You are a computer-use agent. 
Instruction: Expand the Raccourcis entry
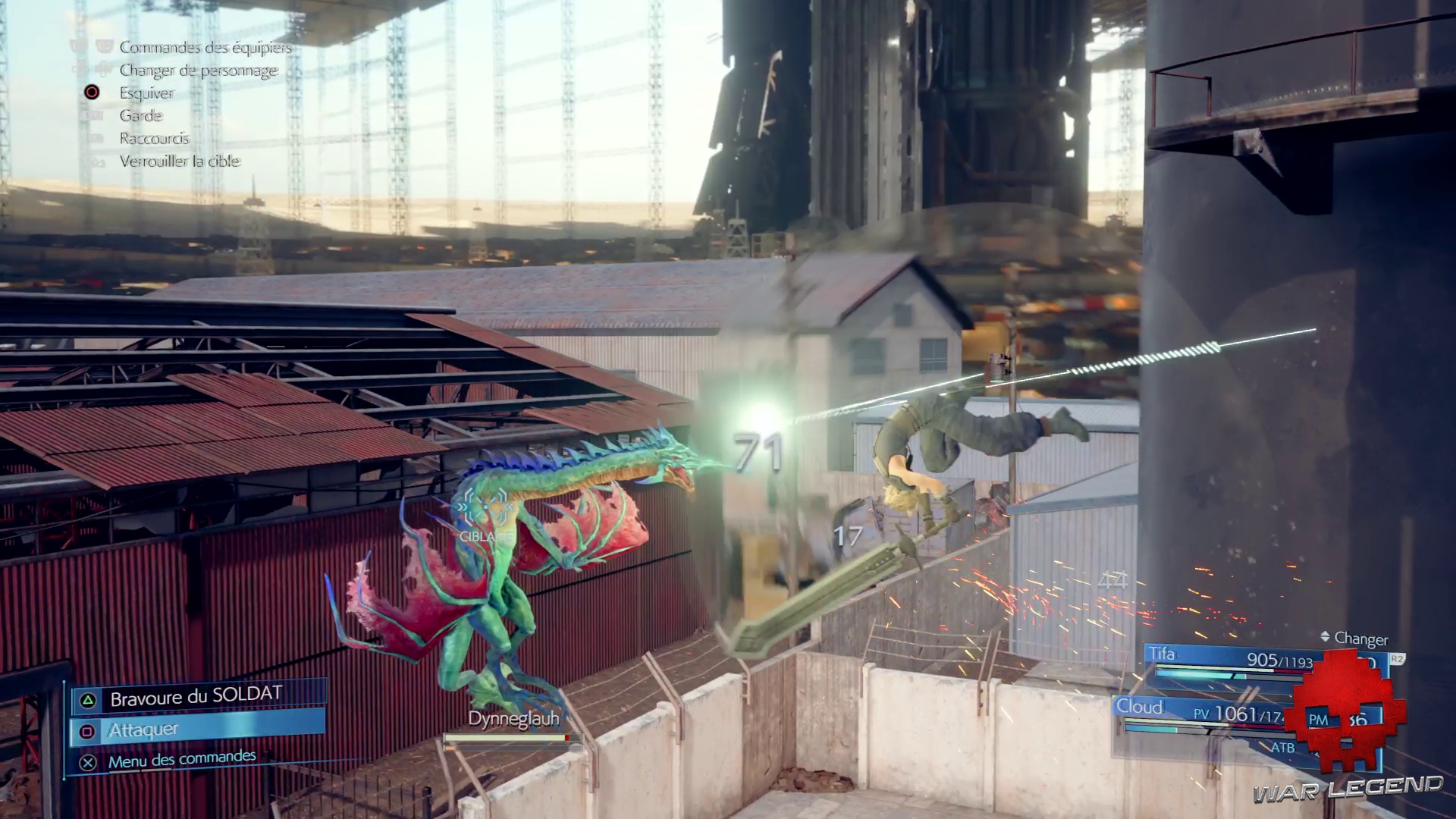(x=154, y=138)
